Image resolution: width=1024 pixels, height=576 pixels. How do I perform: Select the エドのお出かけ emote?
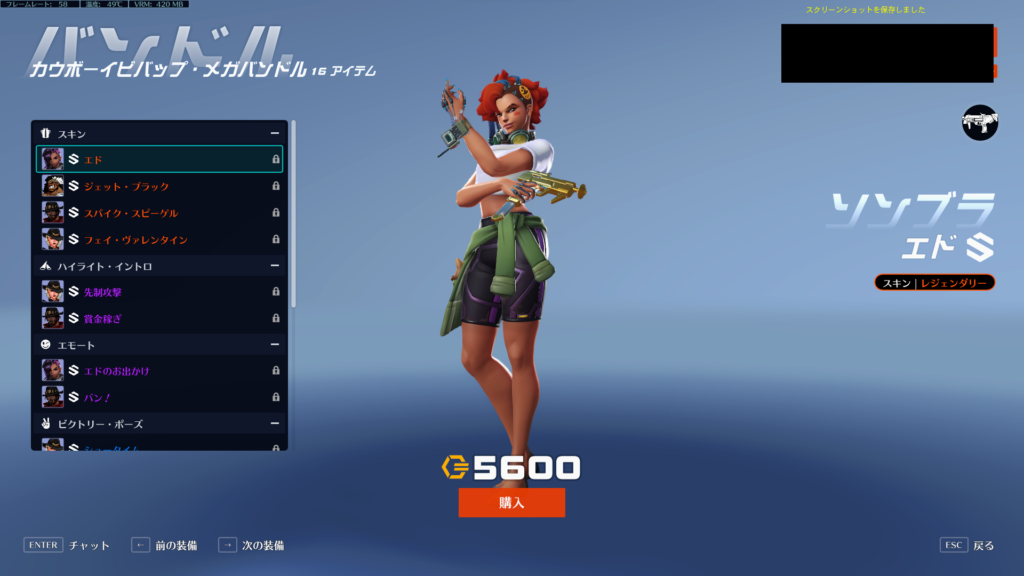click(x=159, y=371)
